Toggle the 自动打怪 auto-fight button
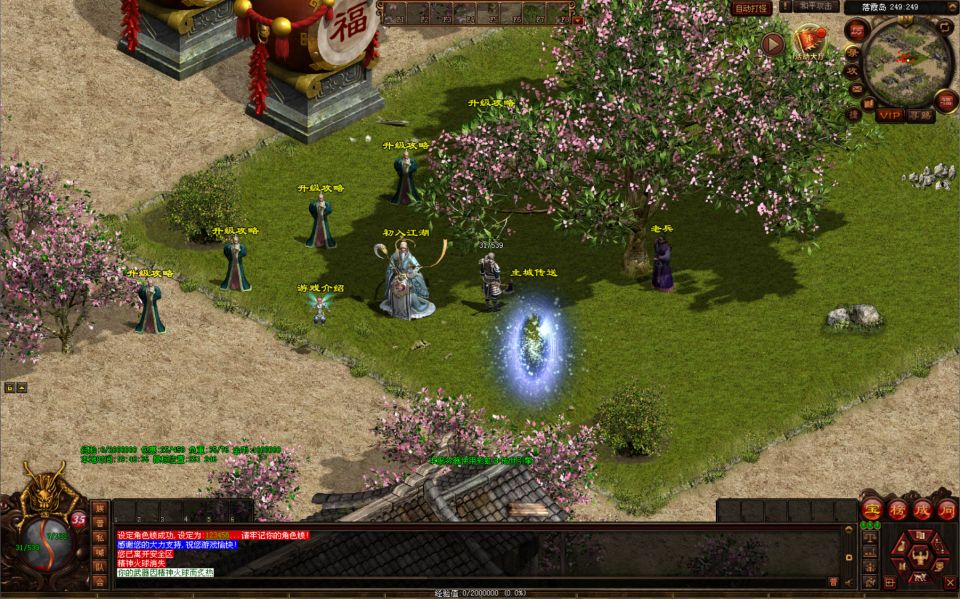Image resolution: width=960 pixels, height=599 pixels. (751, 8)
